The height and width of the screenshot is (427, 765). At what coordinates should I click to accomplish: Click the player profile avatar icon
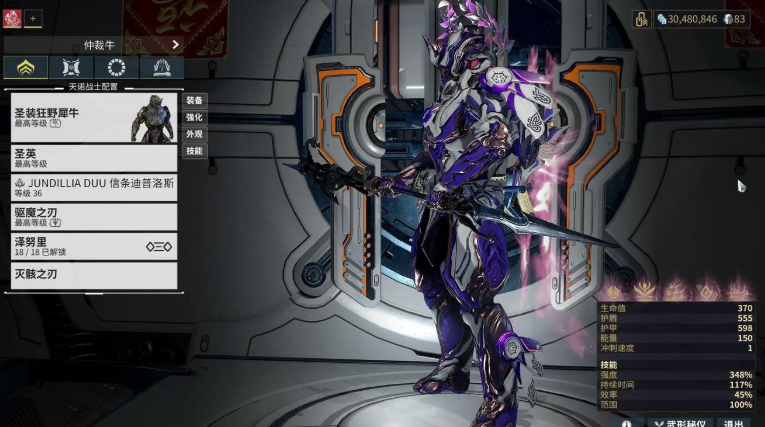coord(12,18)
